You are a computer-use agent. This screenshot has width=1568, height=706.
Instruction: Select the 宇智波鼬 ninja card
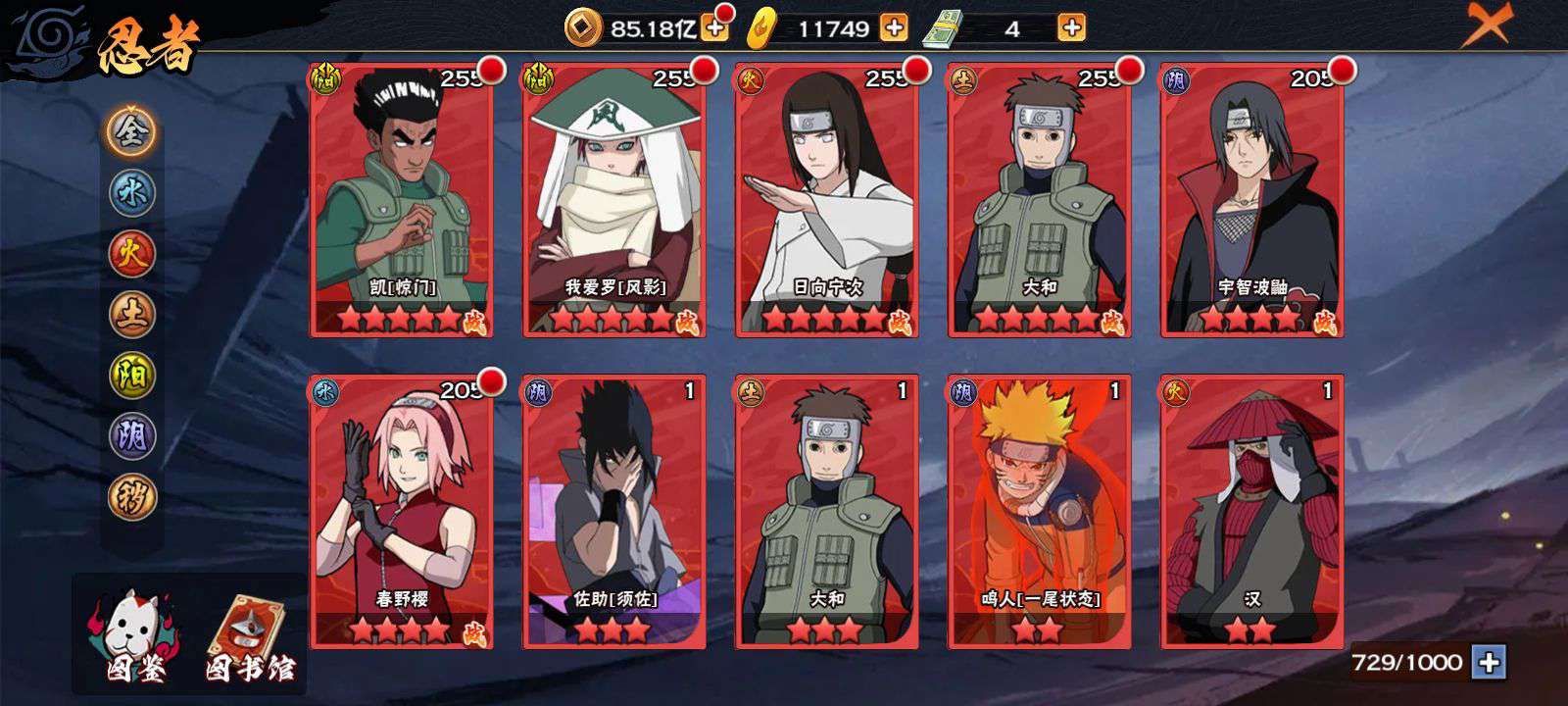tap(1251, 201)
